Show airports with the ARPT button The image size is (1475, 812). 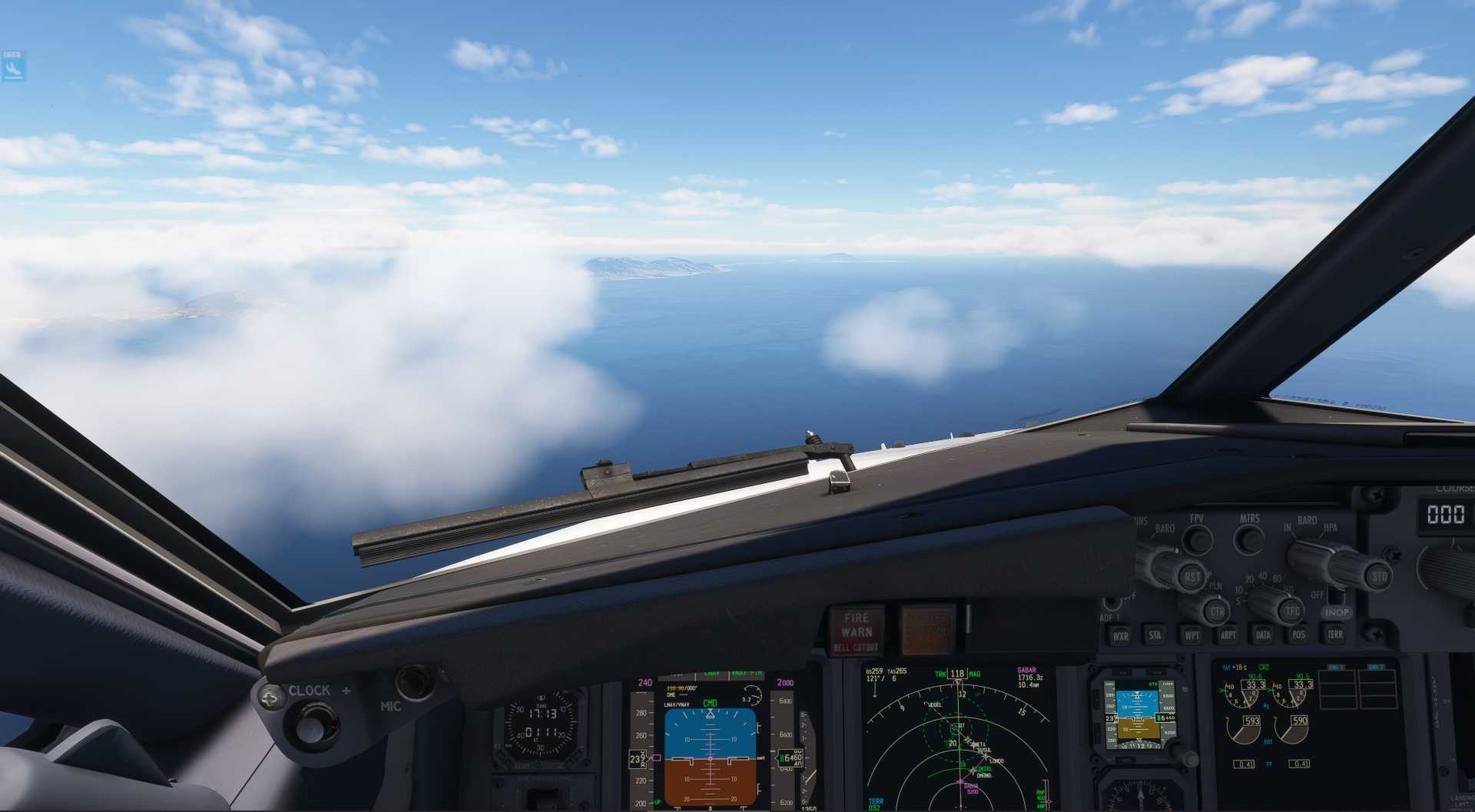(1228, 635)
